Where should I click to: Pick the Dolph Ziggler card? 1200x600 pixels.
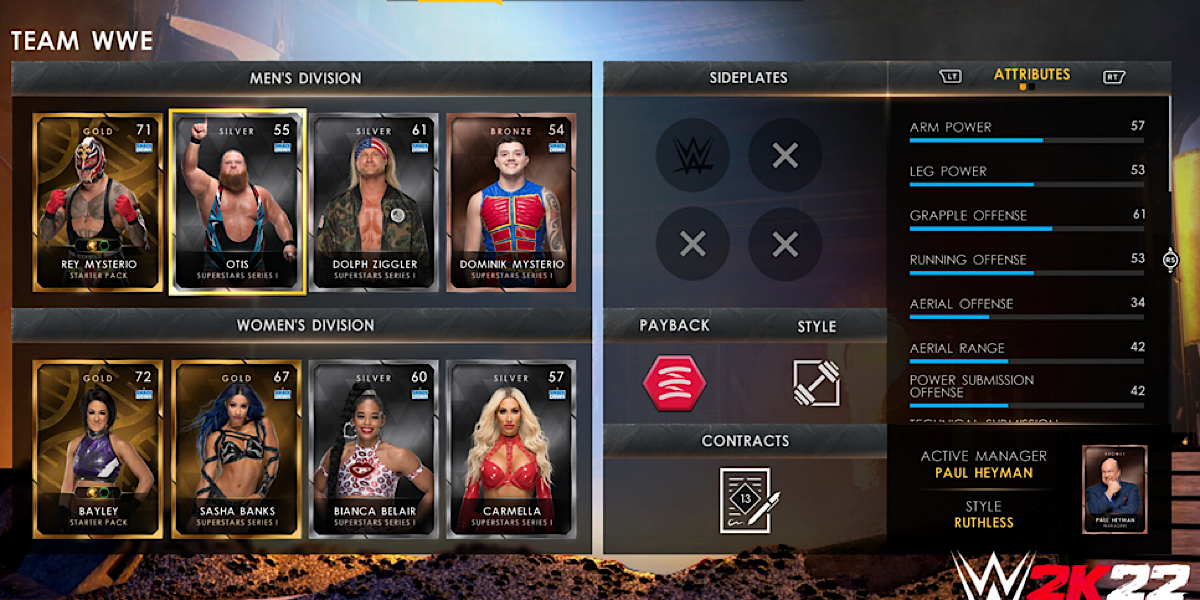tap(376, 203)
